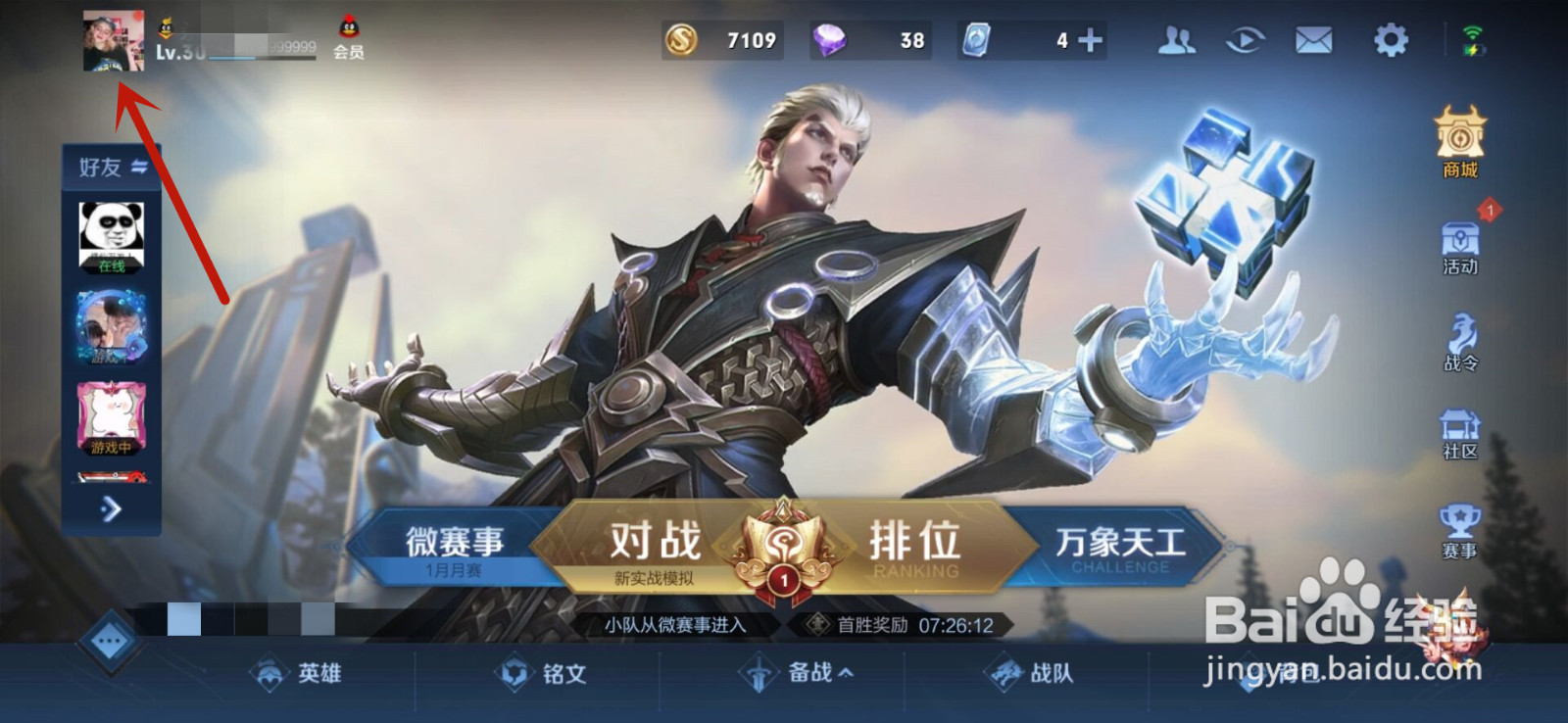Viewport: 1568px width, 723px height.
Task: Collapse the 备战 menu chevron
Action: point(845,674)
